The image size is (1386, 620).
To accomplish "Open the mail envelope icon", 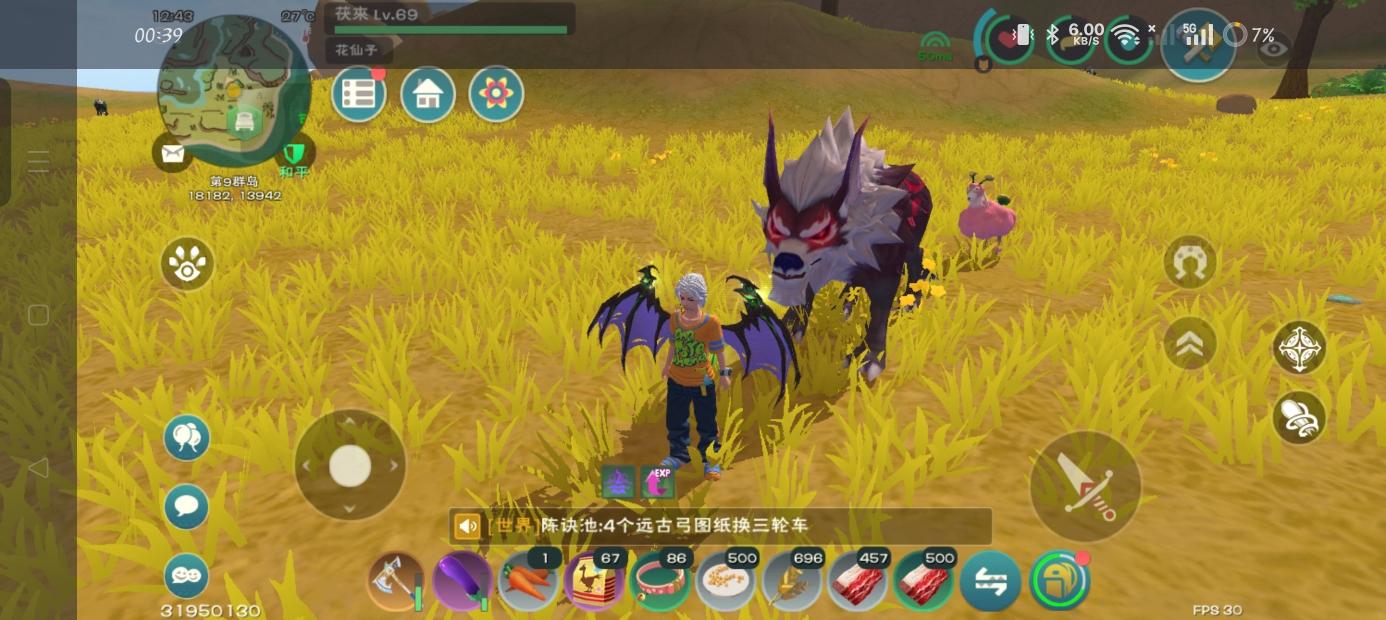I will point(172,153).
